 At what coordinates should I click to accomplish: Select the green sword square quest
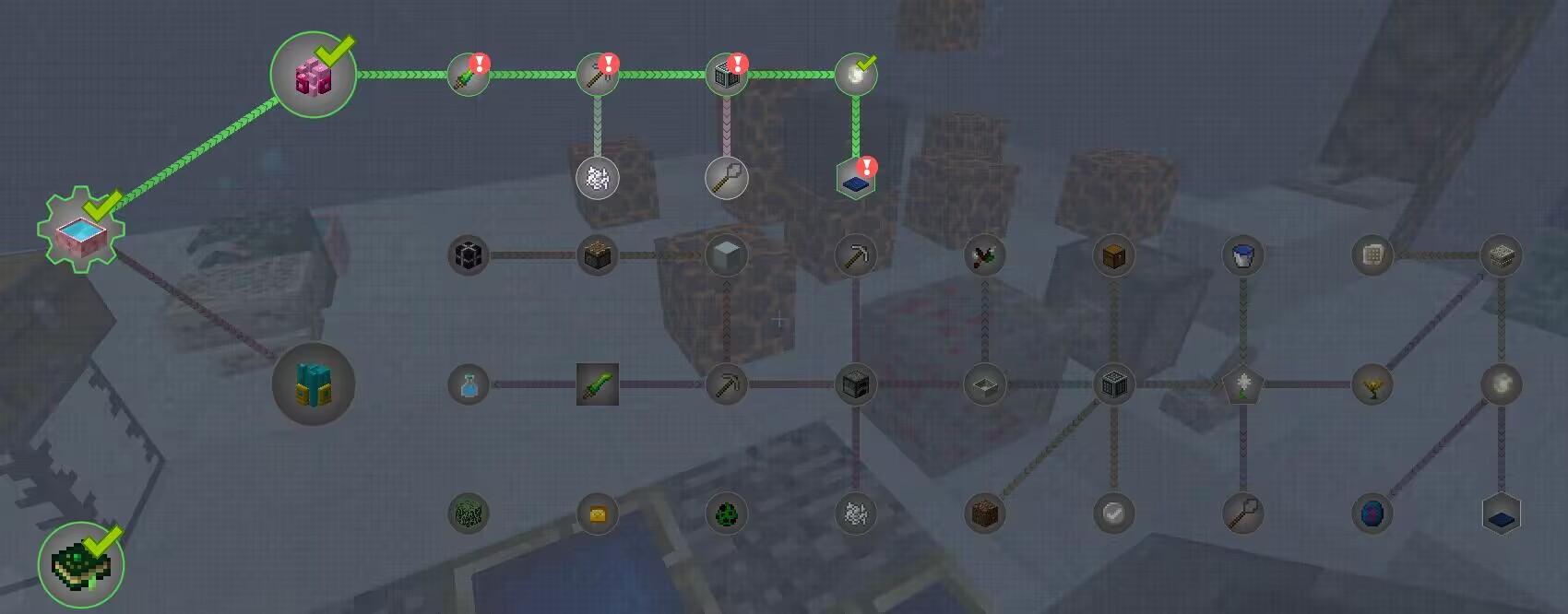pos(597,384)
